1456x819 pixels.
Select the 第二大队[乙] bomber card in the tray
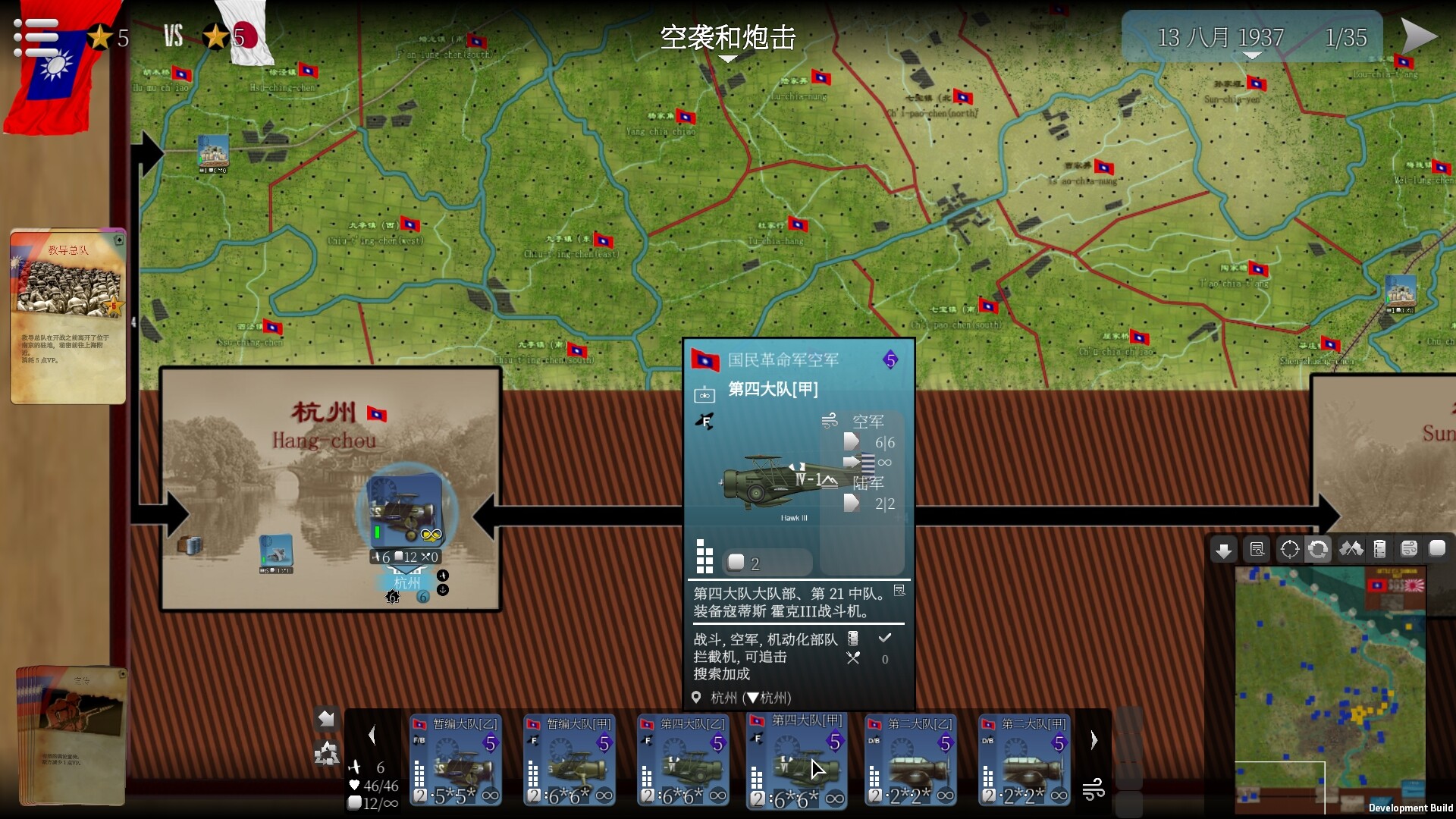click(x=912, y=761)
